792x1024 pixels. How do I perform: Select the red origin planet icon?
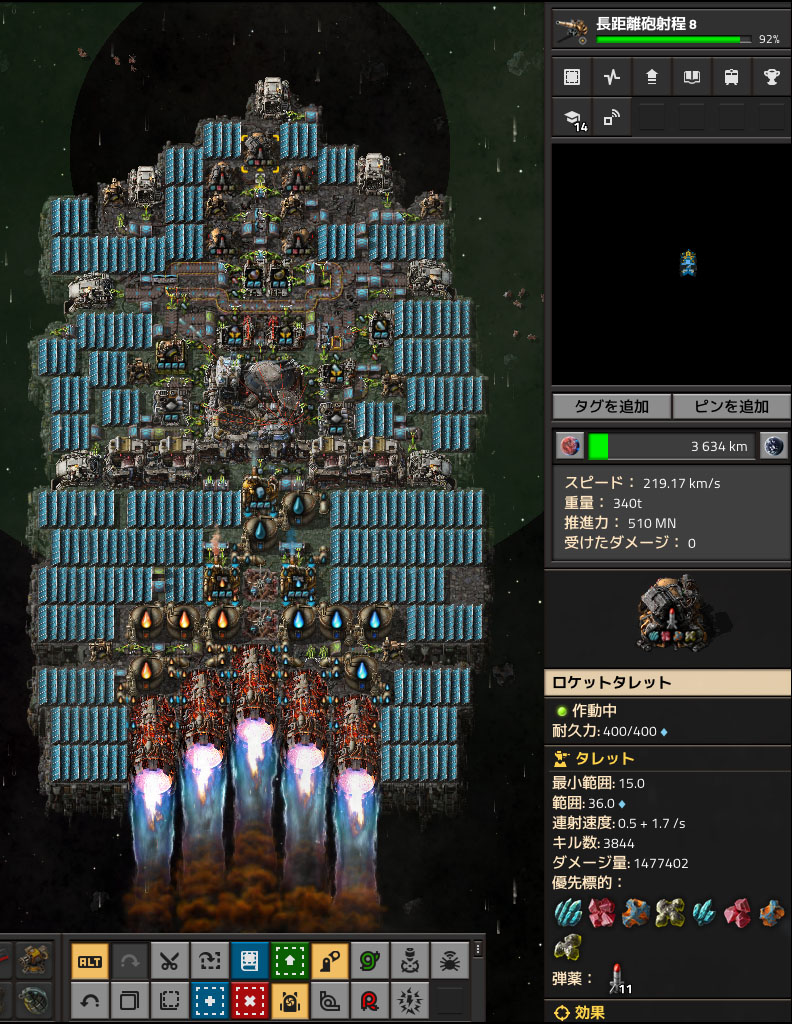pos(569,446)
